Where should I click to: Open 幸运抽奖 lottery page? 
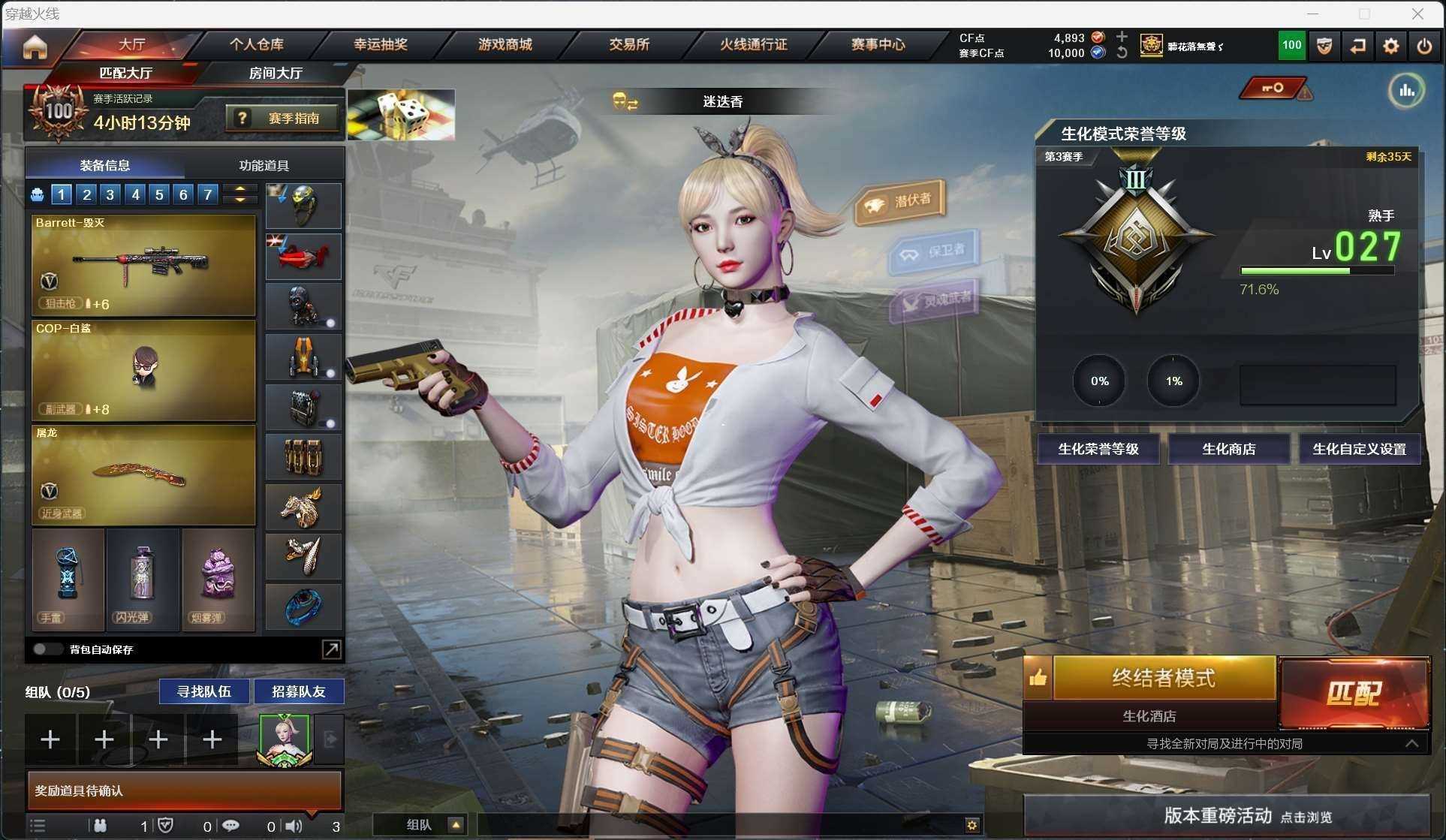pos(381,45)
